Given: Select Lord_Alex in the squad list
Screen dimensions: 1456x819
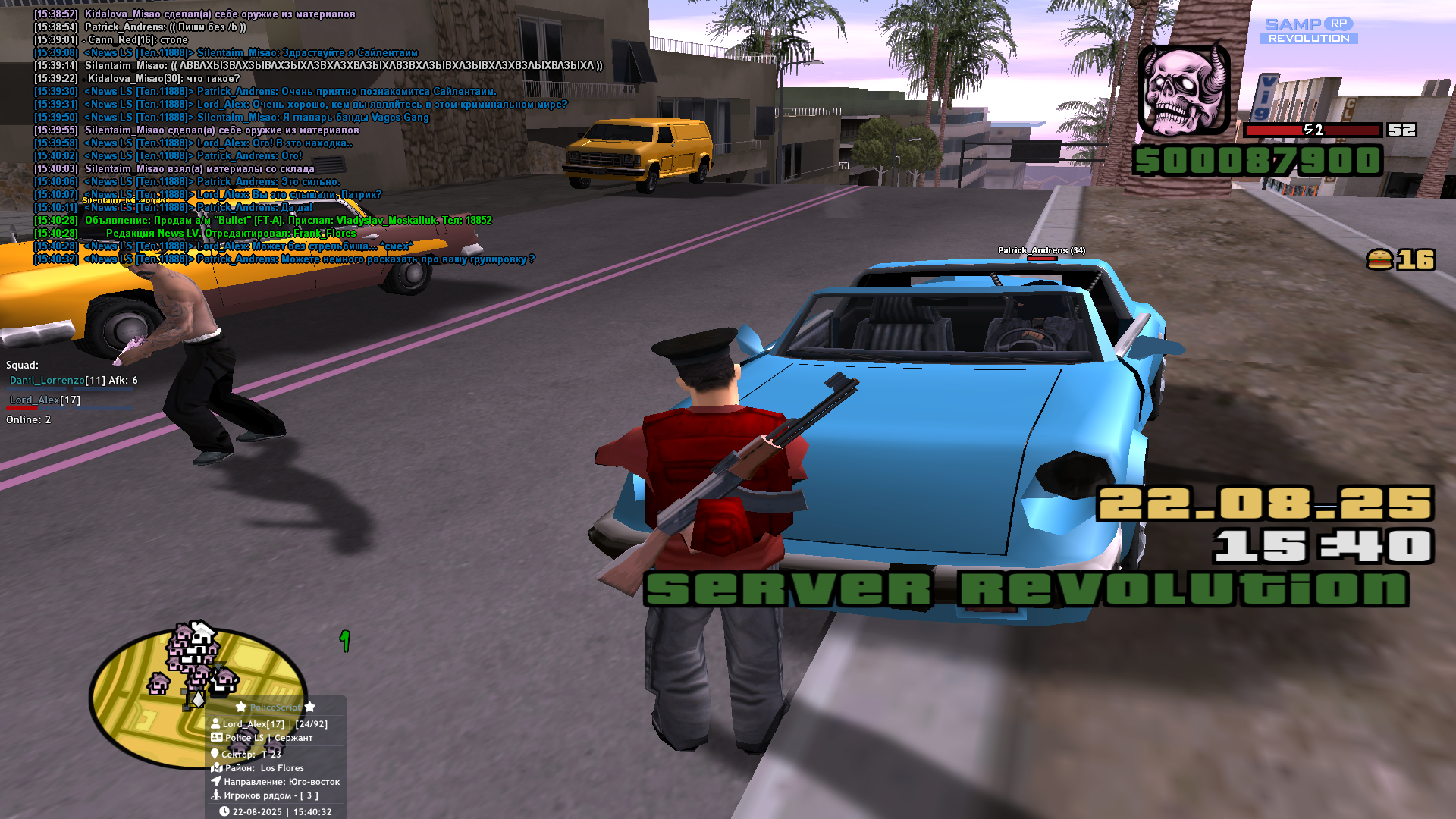Looking at the screenshot, I should tap(34, 400).
